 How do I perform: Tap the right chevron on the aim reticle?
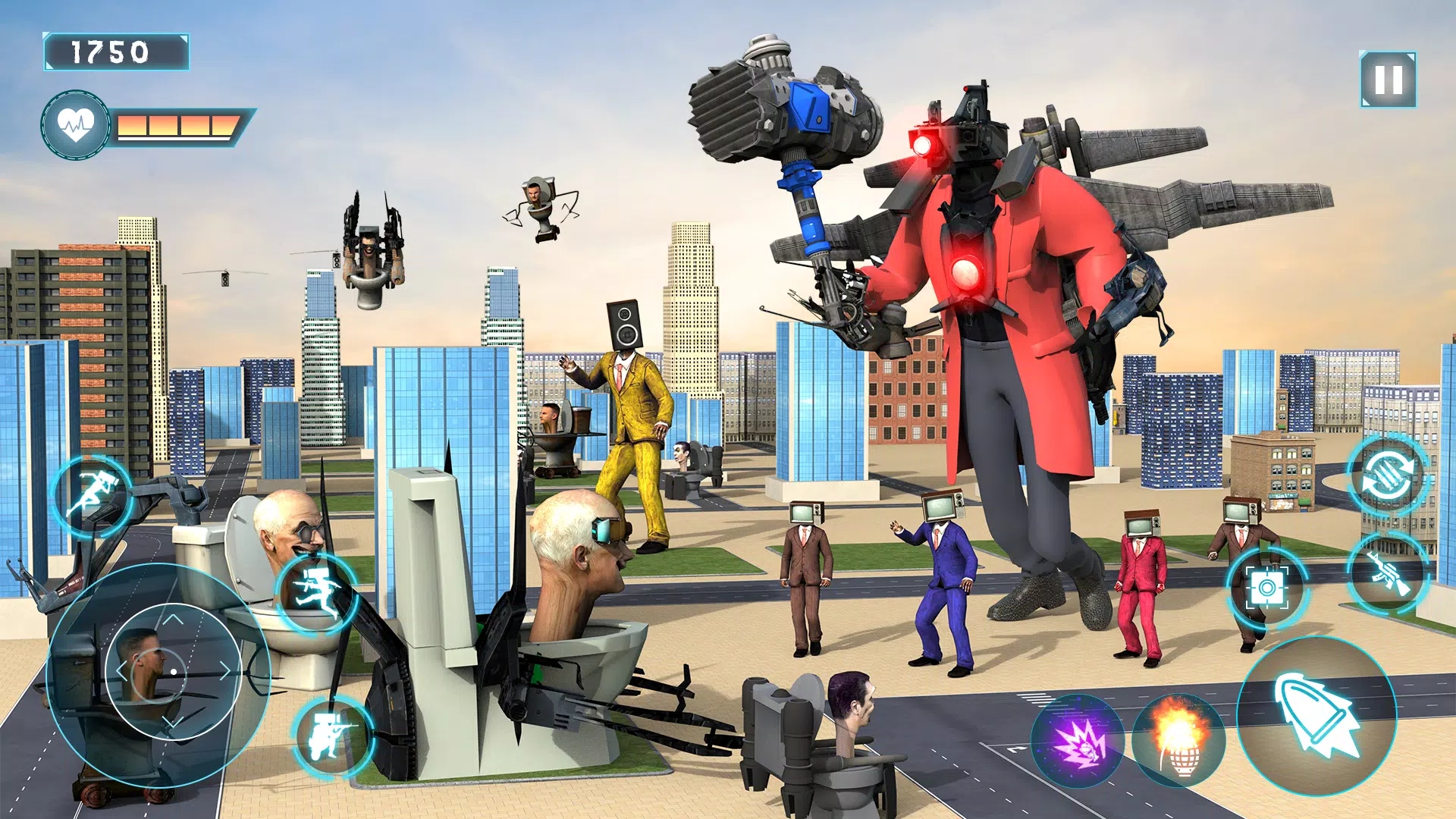224,670
